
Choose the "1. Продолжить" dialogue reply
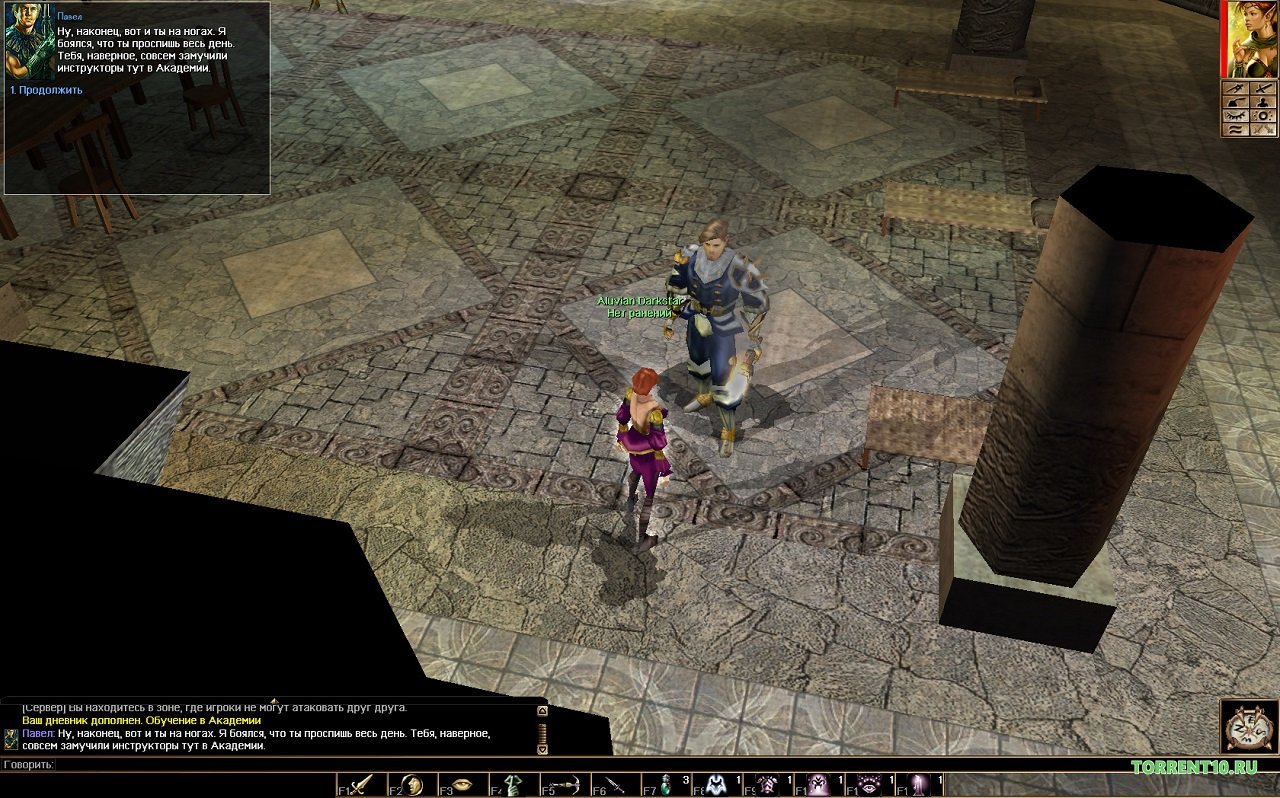[x=46, y=90]
